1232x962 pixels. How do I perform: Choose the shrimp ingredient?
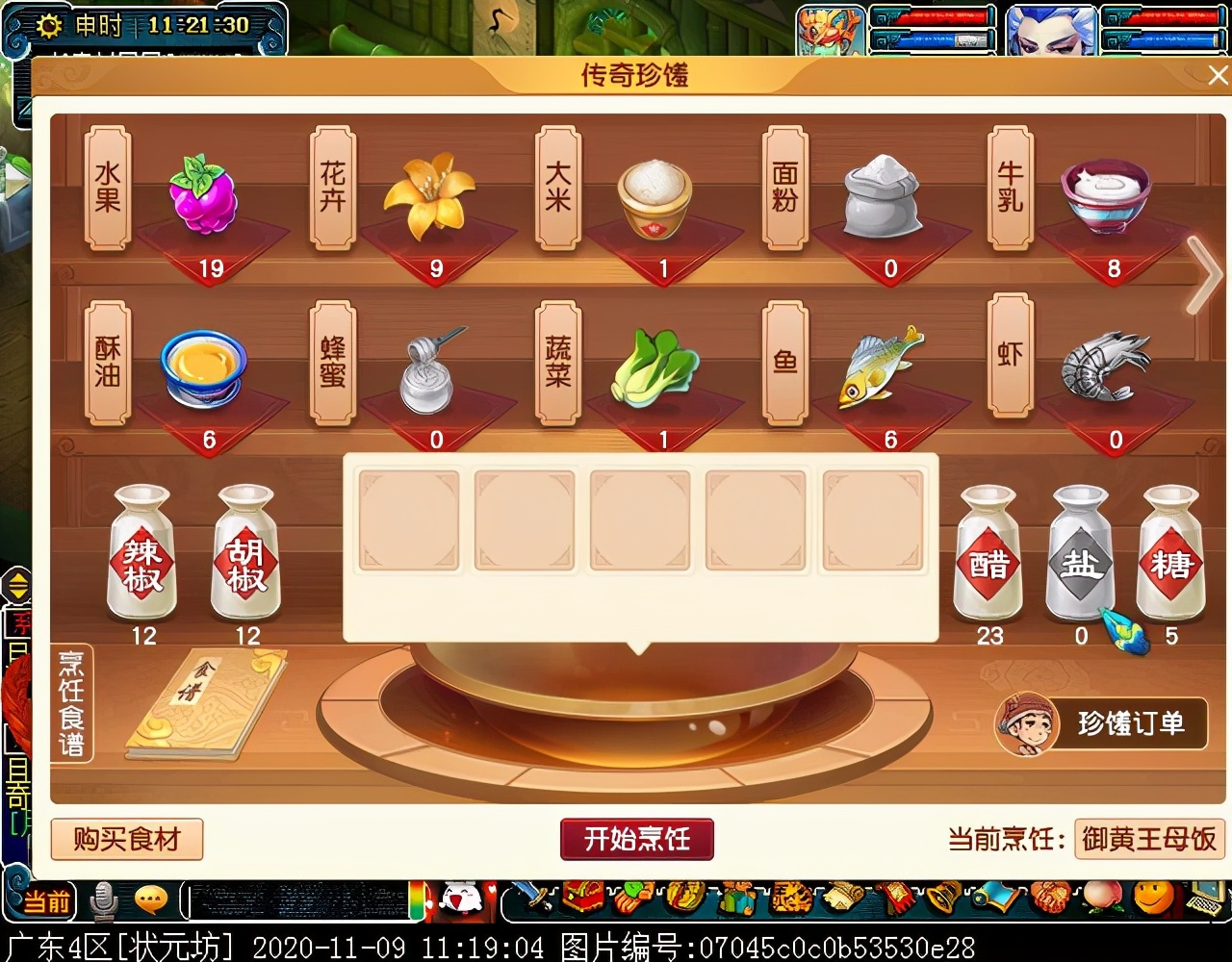point(1105,367)
